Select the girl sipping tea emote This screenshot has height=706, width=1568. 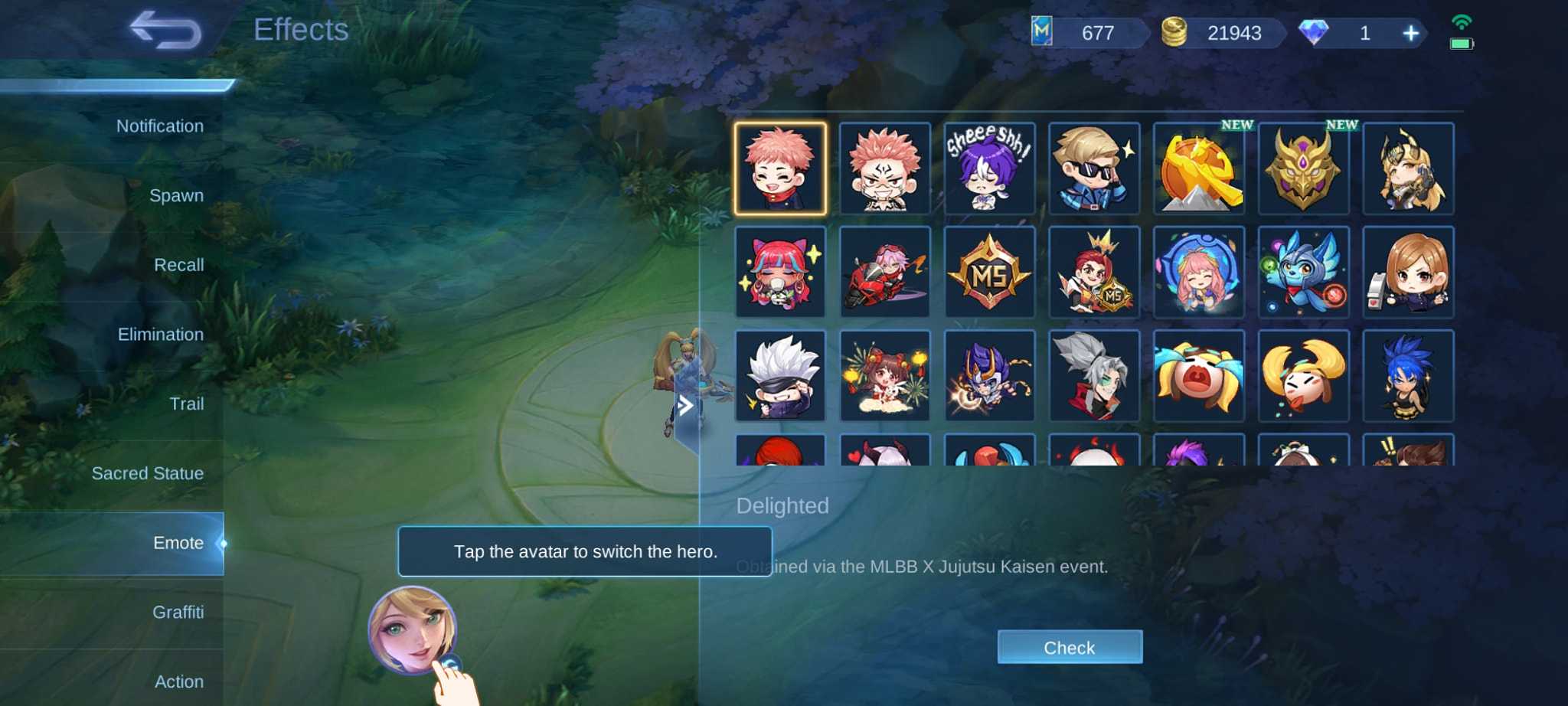(x=781, y=272)
